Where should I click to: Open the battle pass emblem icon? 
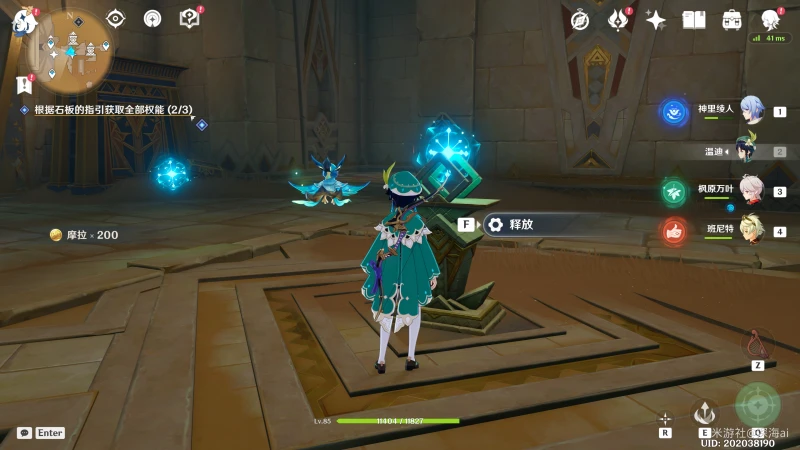click(618, 19)
